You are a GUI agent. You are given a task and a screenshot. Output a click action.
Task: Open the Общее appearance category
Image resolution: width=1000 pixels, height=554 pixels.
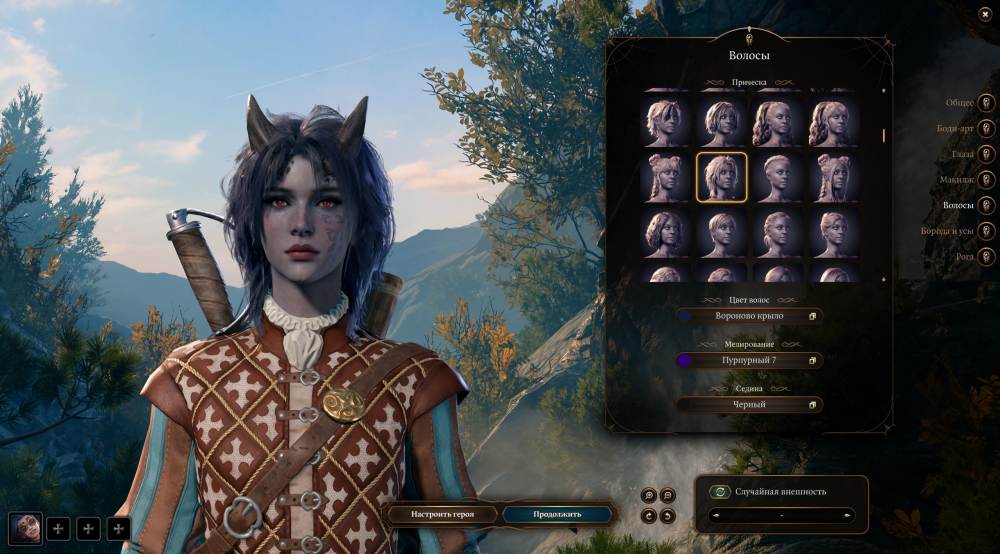[986, 102]
